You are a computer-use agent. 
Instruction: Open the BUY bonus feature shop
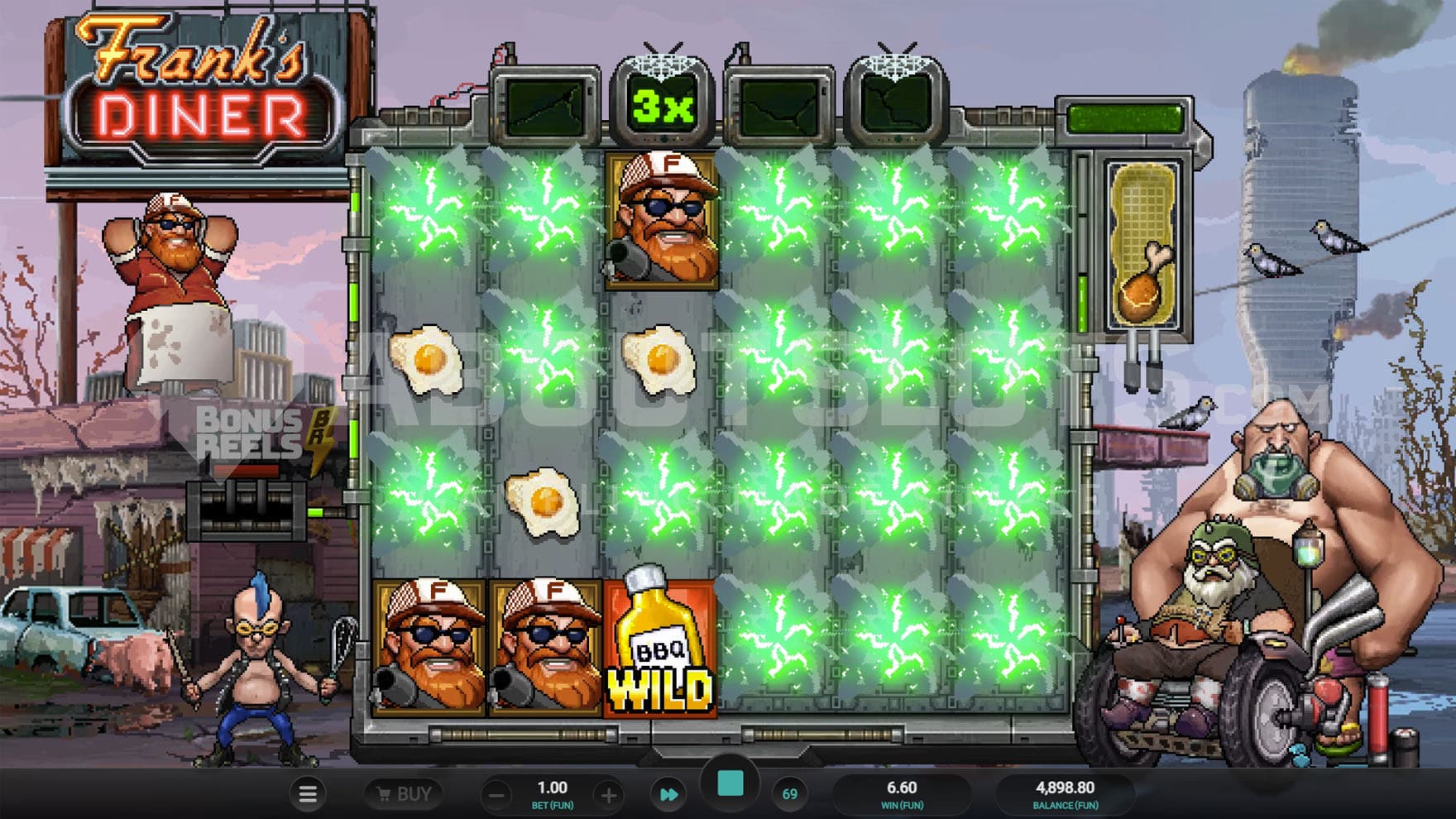pos(404,794)
